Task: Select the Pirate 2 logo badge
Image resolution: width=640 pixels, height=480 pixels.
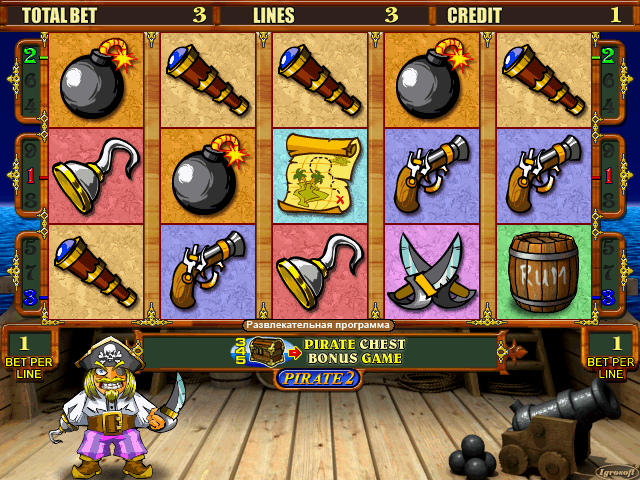Action: [x=318, y=378]
